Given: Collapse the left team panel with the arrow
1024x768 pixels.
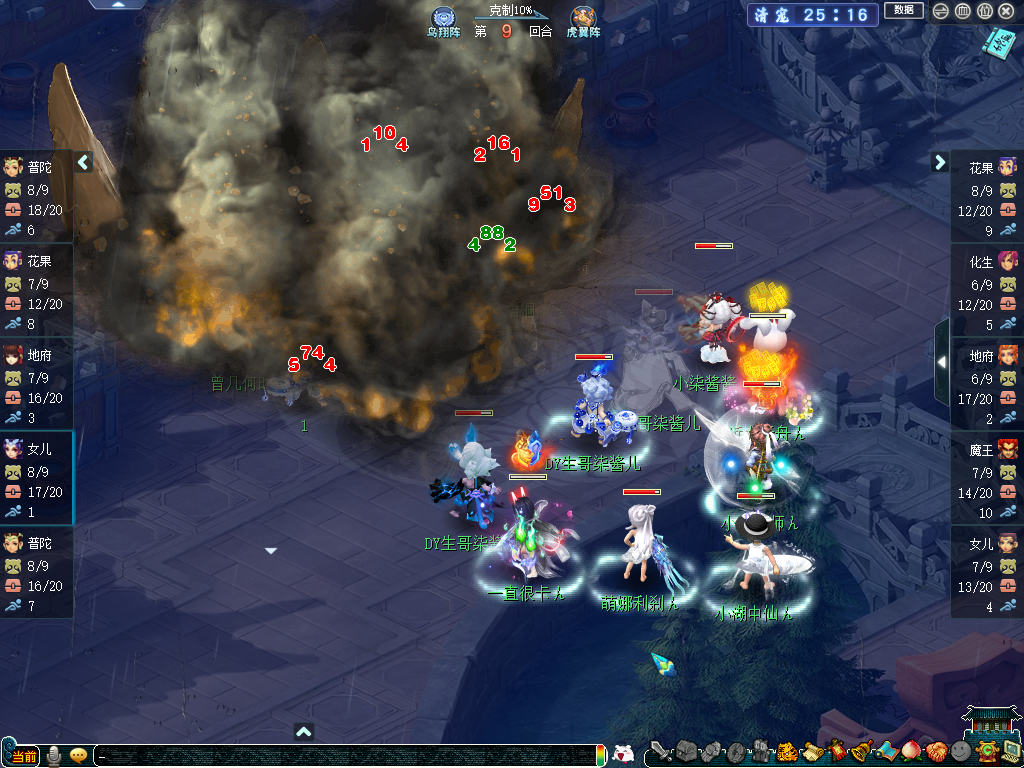Looking at the screenshot, I should pyautogui.click(x=84, y=162).
